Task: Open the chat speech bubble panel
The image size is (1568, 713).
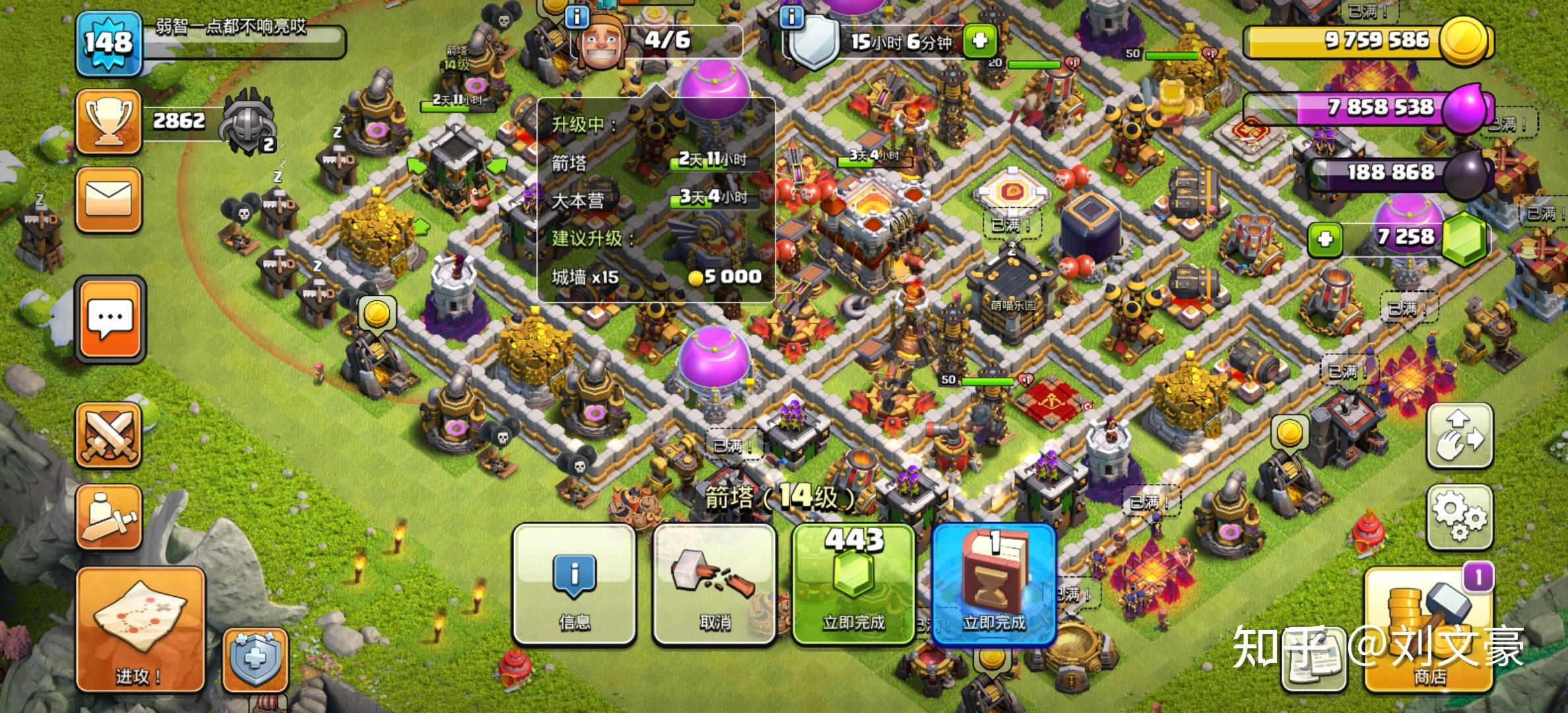Action: click(x=110, y=320)
